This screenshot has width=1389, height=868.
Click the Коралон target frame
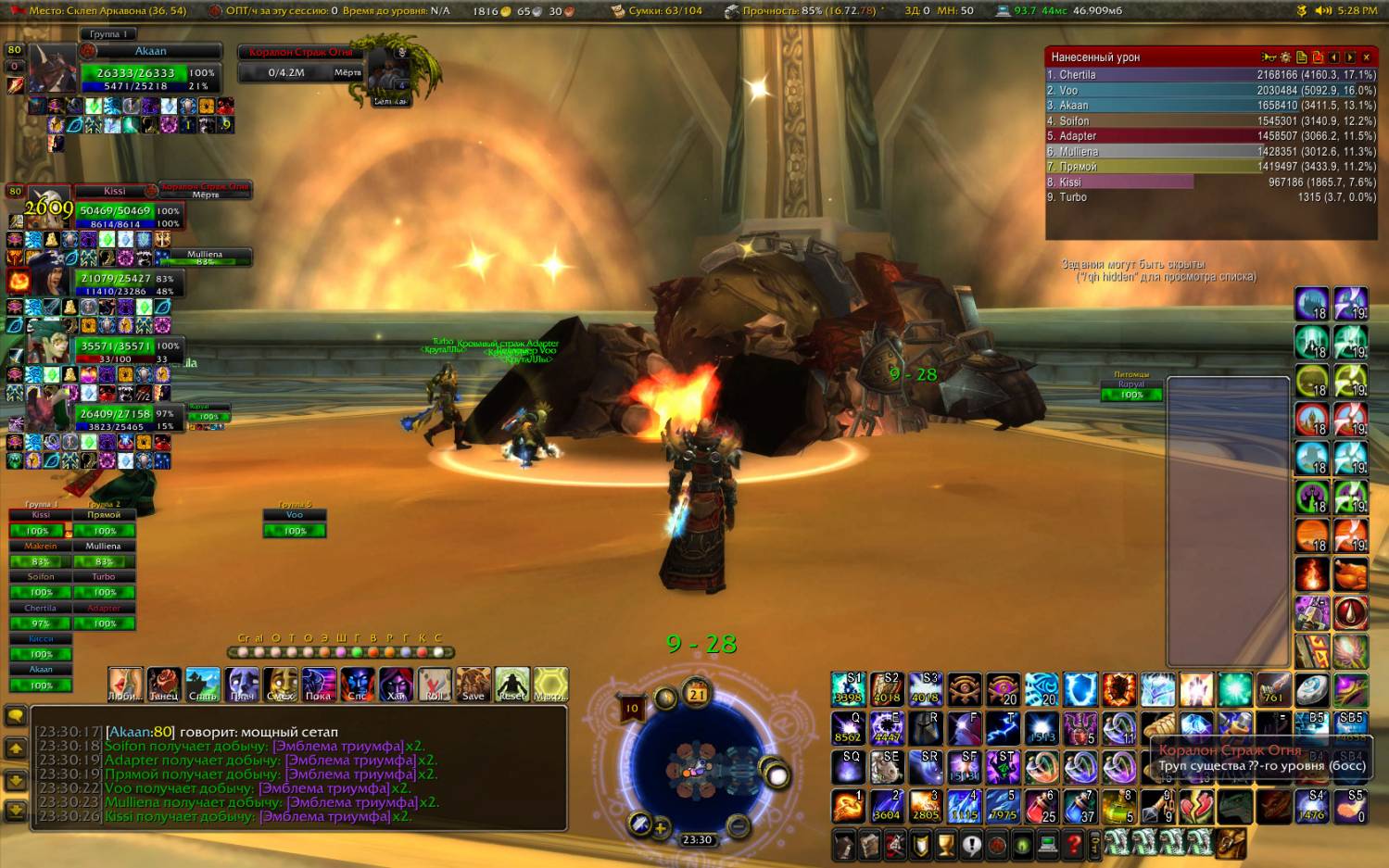pos(302,63)
